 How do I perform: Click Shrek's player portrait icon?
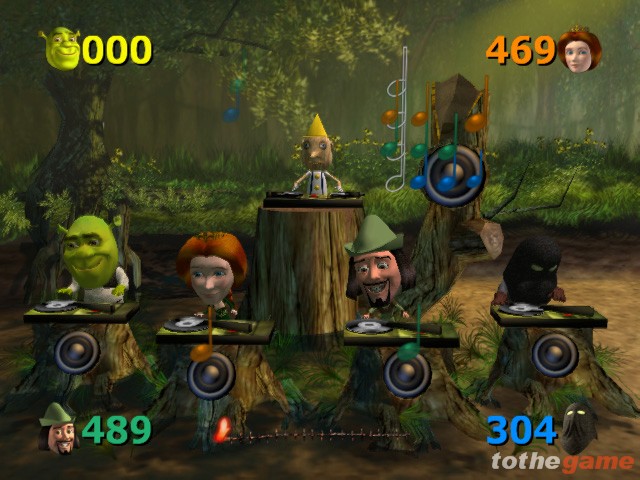click(x=61, y=48)
